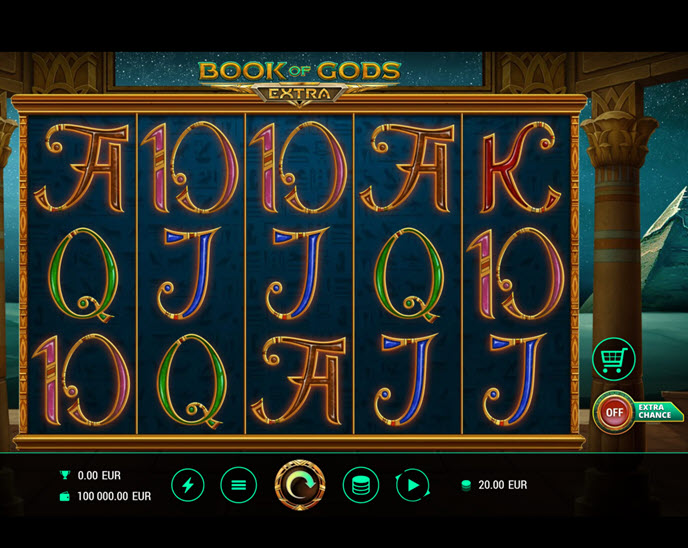This screenshot has height=548, width=688.
Task: Toggle the Extra Chance OFF switch
Action: tap(614, 411)
